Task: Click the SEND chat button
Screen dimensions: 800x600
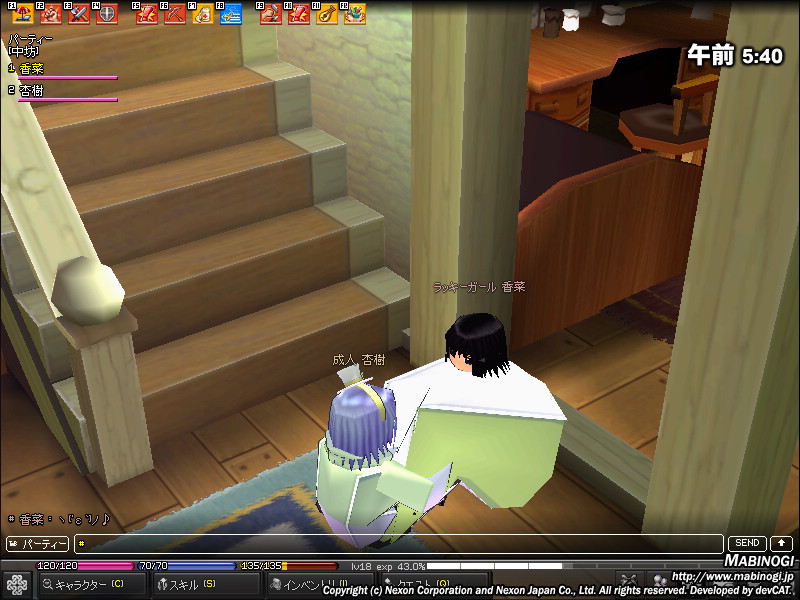Action: (747, 544)
